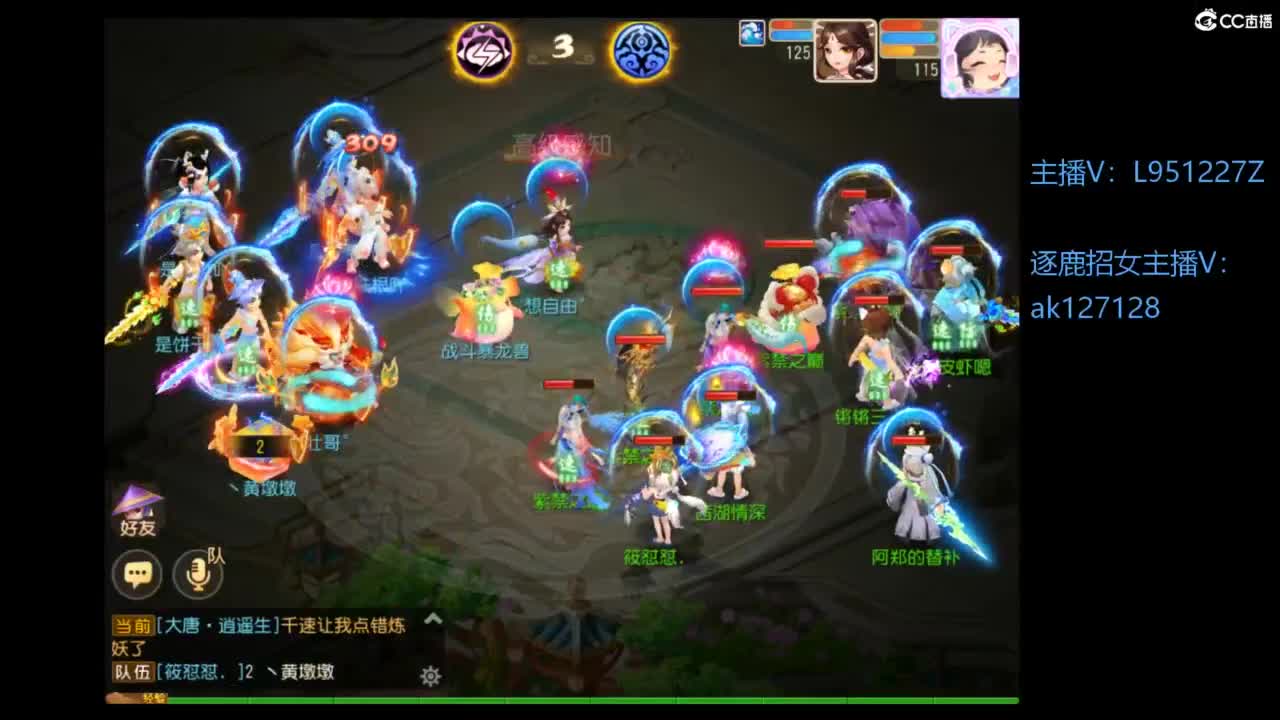Viewport: 1280px width, 720px height.
Task: Open the blue swirl formation skill icon
Action: coord(640,52)
